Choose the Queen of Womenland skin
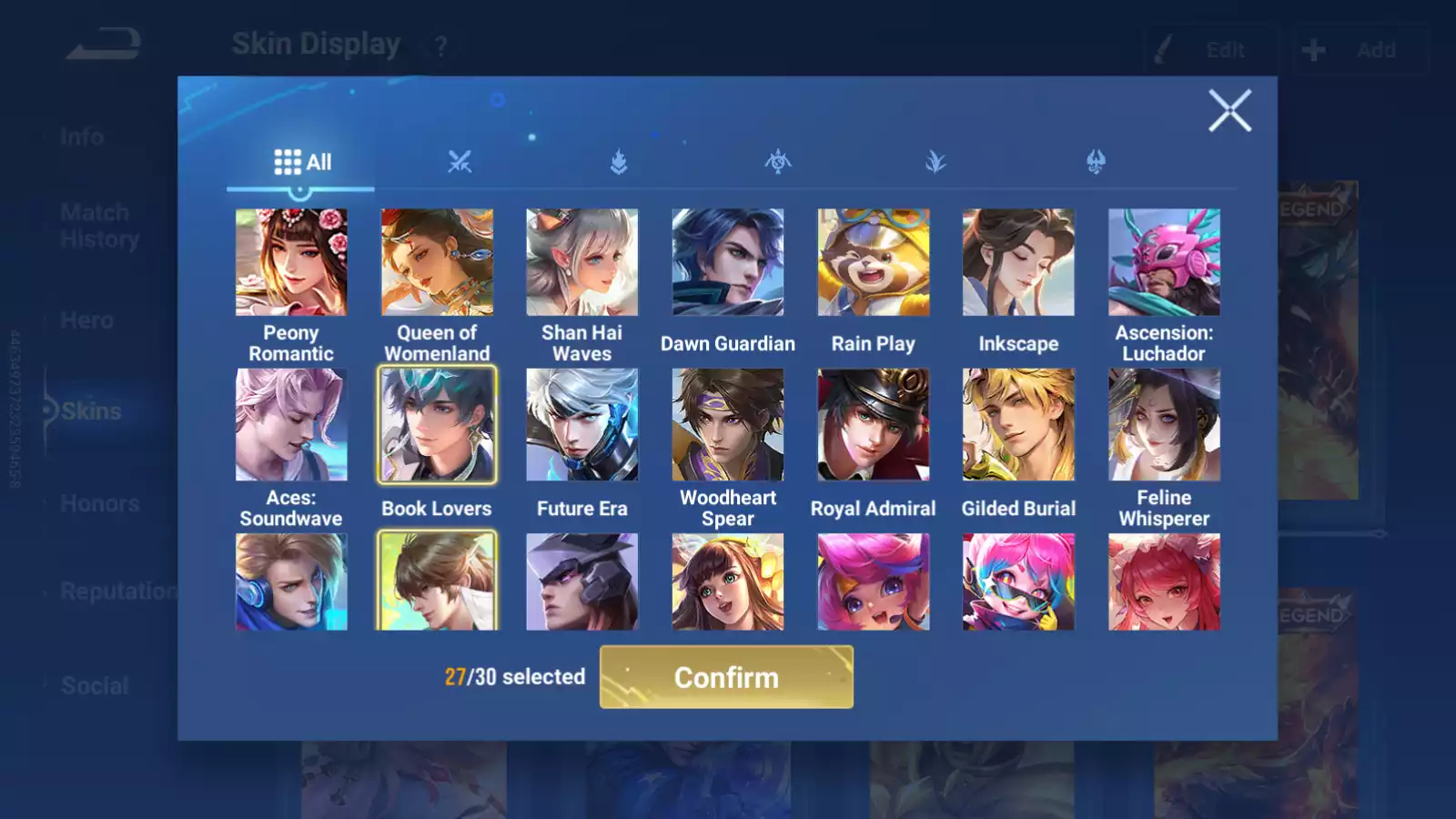The width and height of the screenshot is (1456, 819). coord(437,262)
